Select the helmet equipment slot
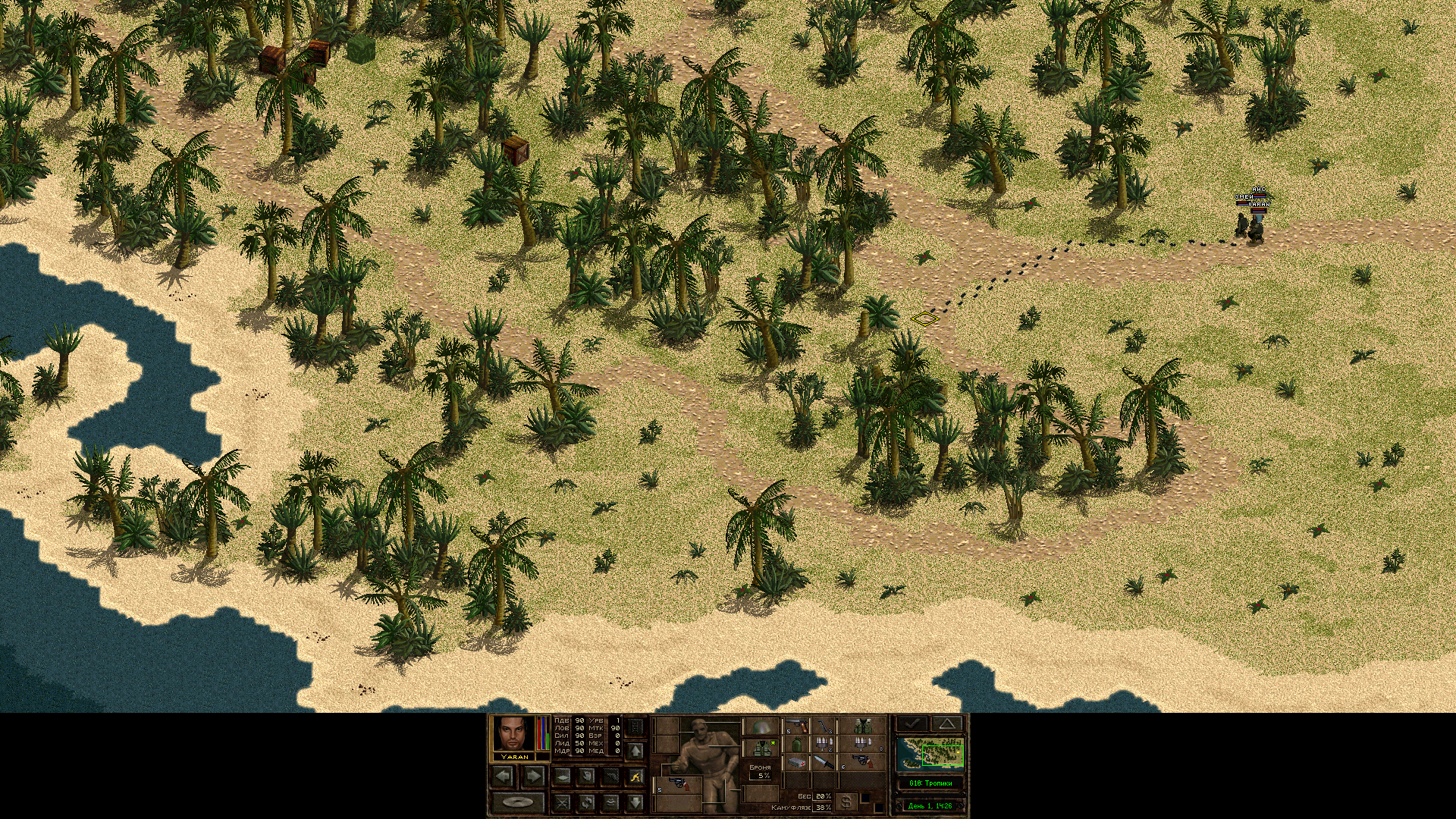 [761, 727]
